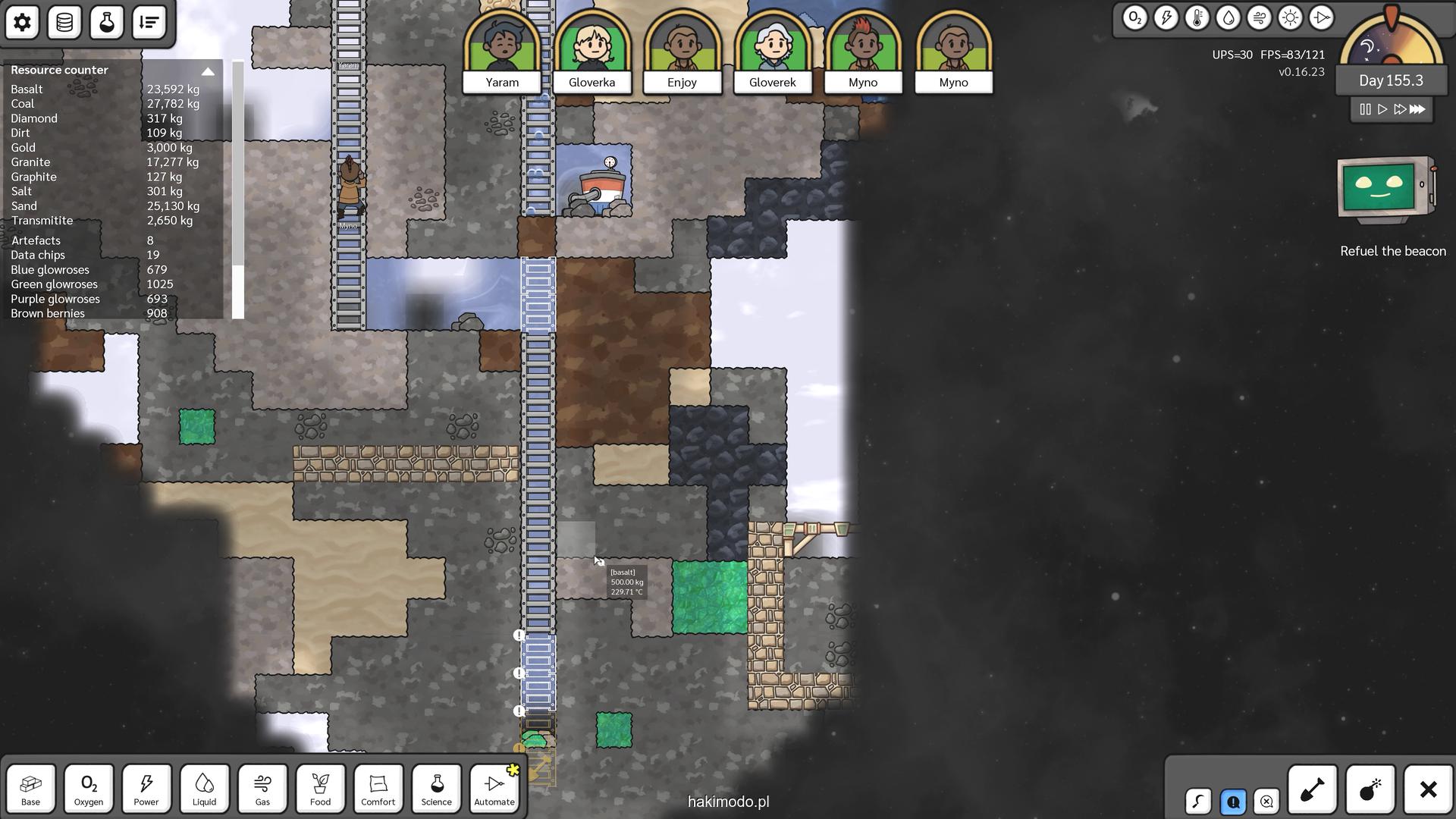This screenshot has width=1456, height=819.
Task: Toggle the oxygen overlay icon
Action: pos(1134,18)
